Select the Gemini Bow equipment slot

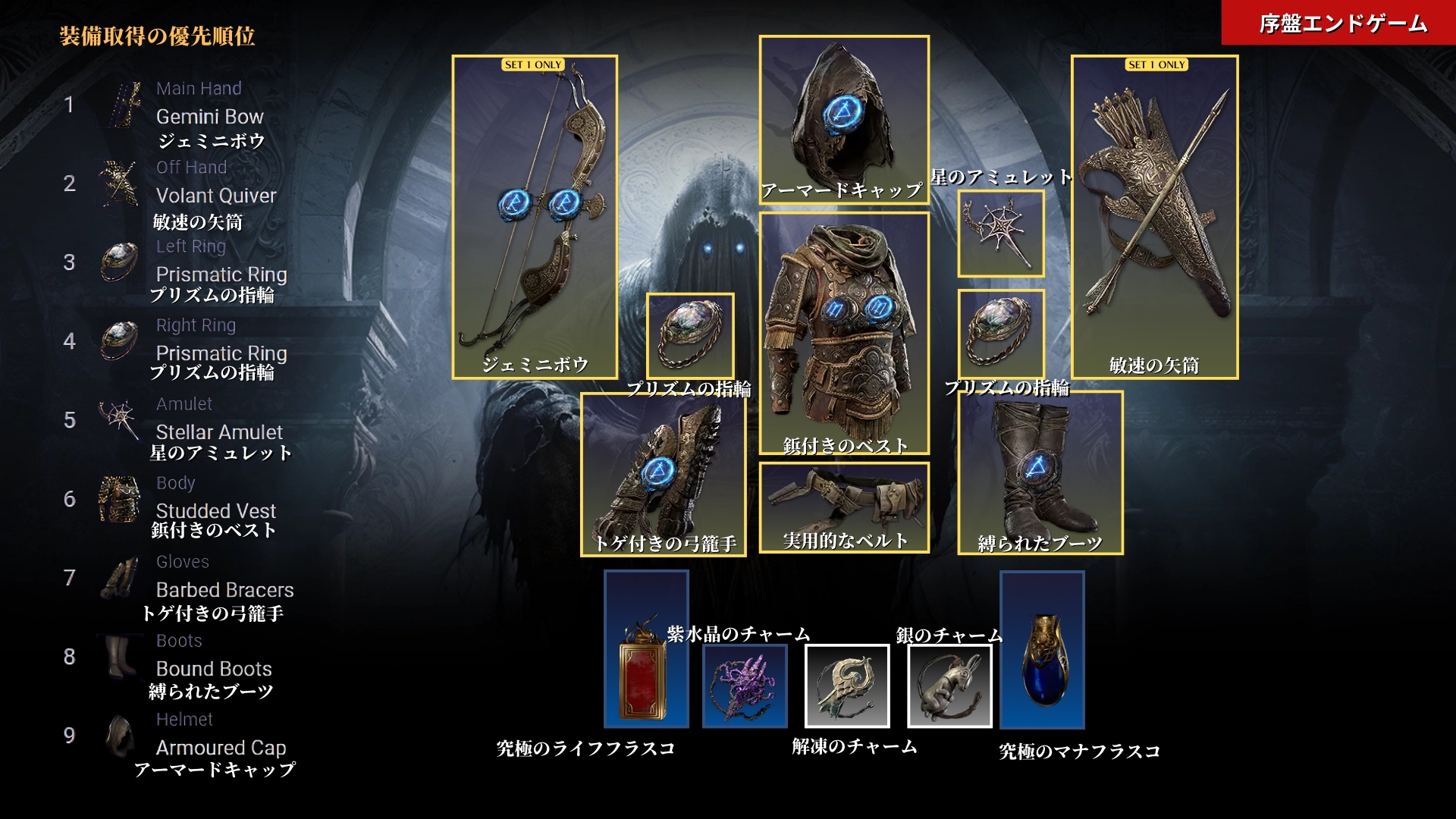(x=535, y=216)
